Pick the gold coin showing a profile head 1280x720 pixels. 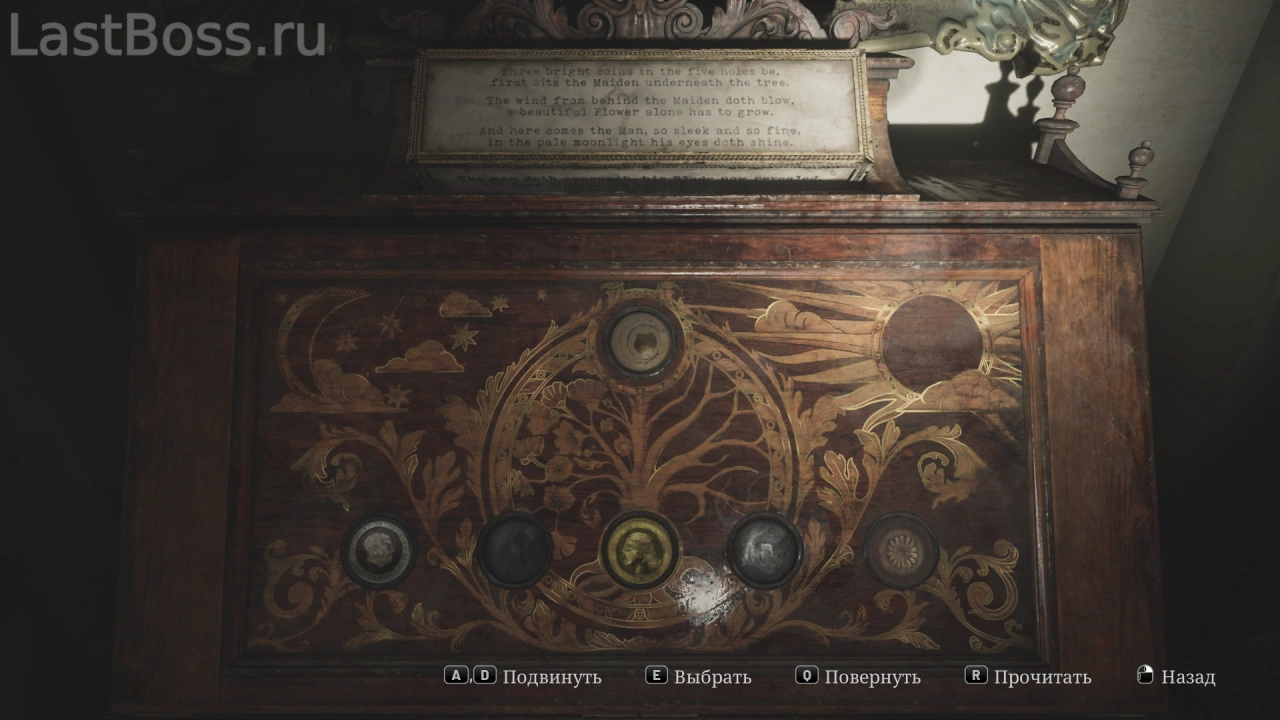click(x=639, y=551)
